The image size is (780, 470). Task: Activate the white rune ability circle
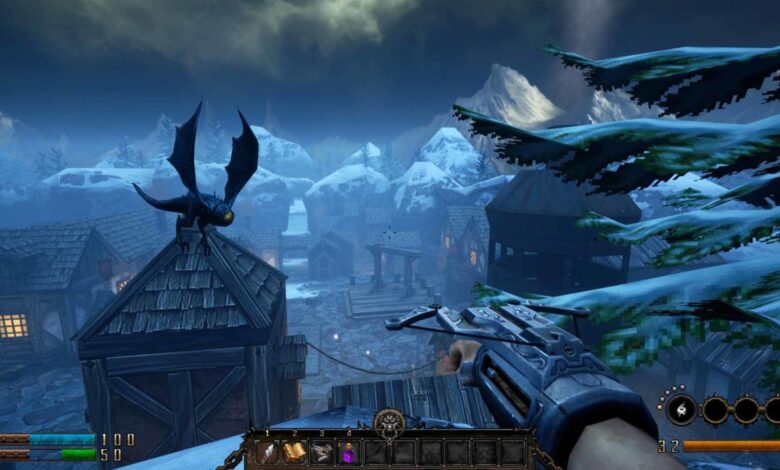click(x=682, y=409)
